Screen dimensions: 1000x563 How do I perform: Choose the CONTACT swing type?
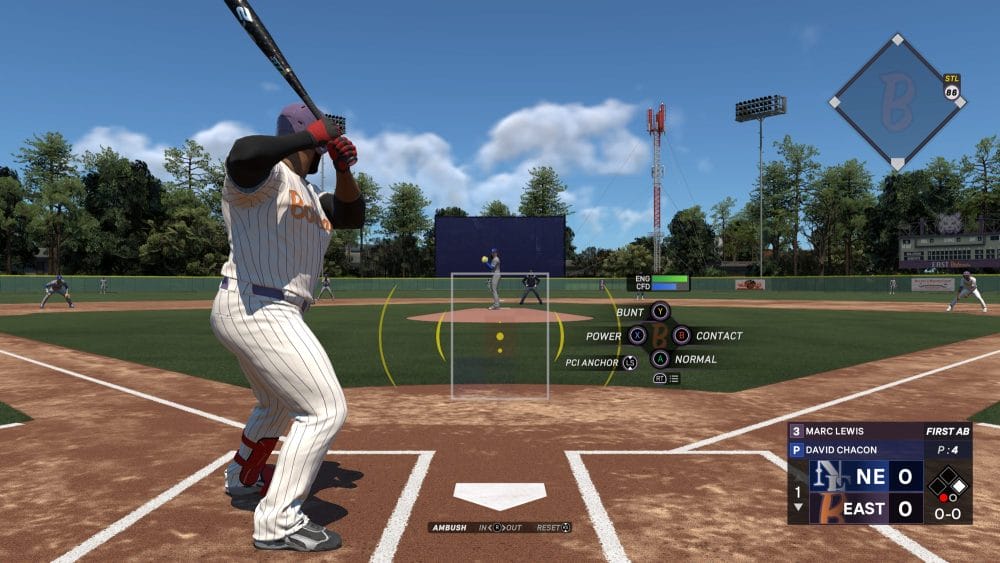pos(682,336)
